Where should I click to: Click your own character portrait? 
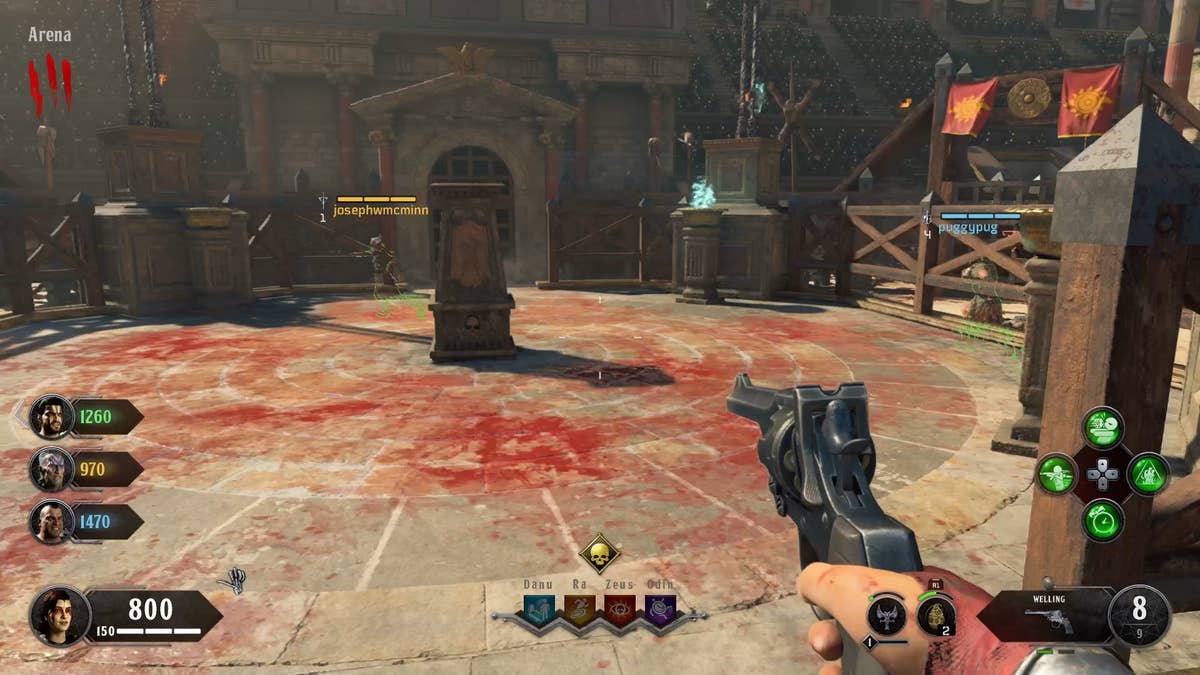[x=60, y=615]
